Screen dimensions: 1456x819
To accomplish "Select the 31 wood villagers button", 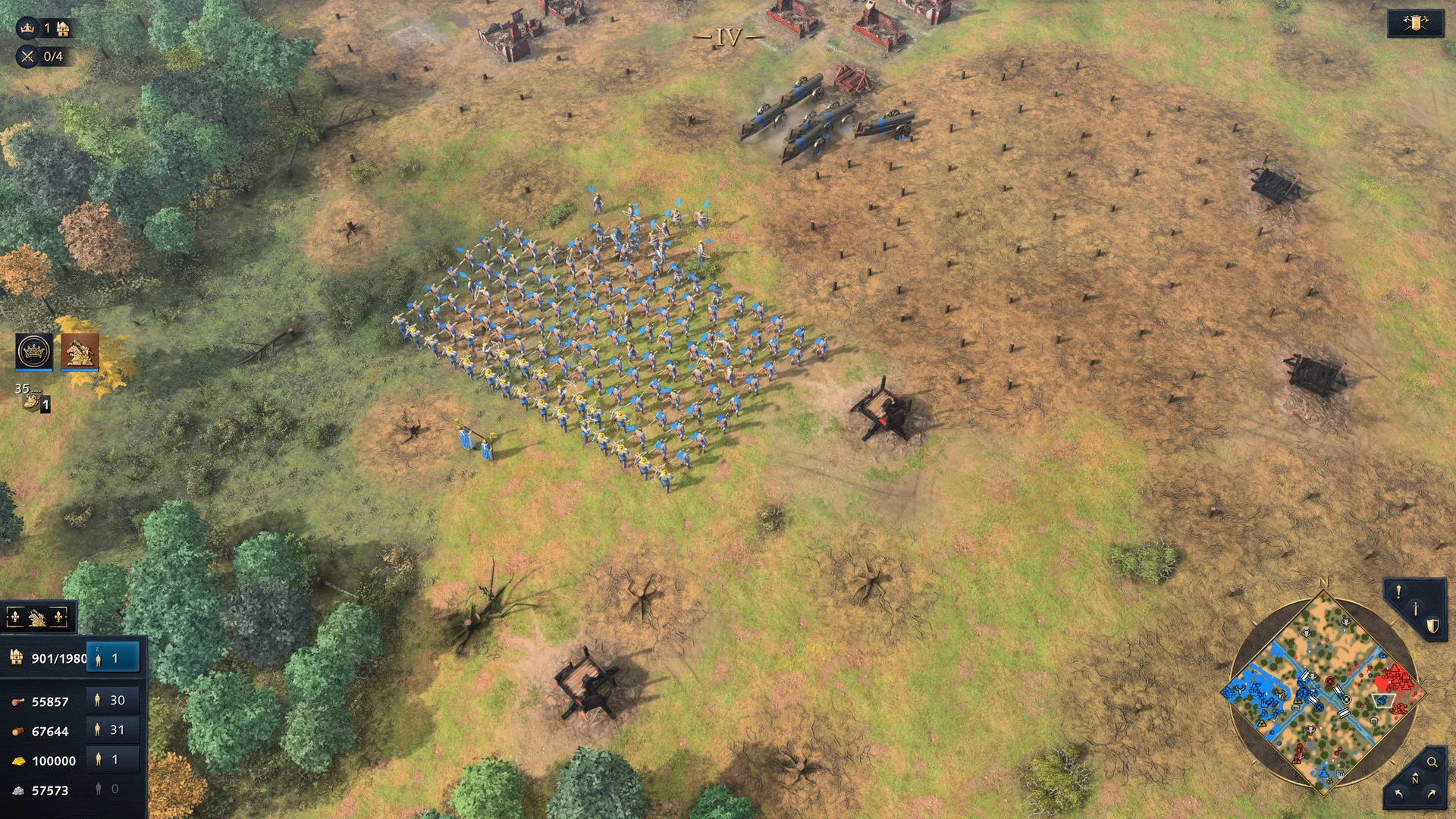I will click(x=113, y=730).
